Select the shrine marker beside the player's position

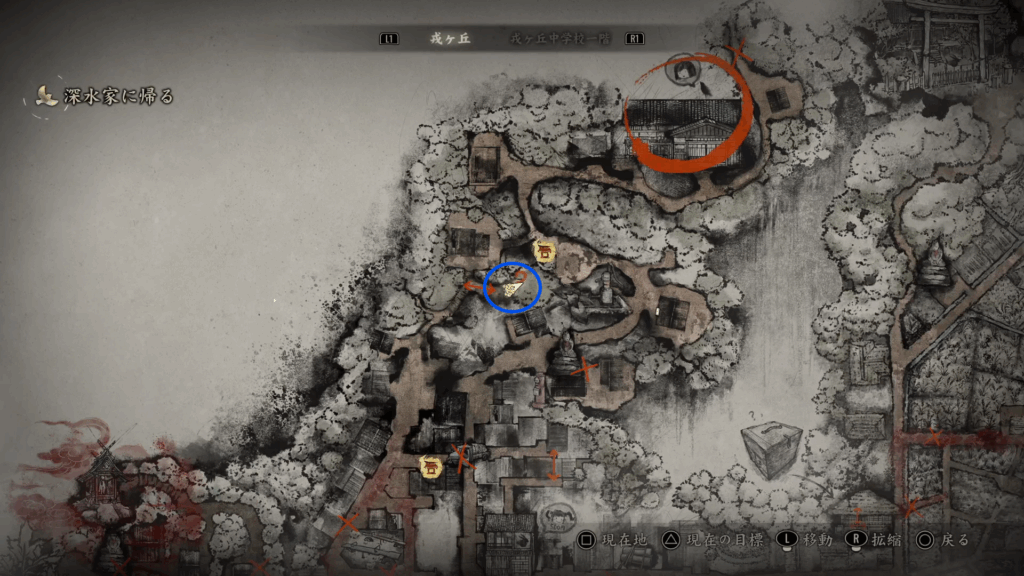544,250
